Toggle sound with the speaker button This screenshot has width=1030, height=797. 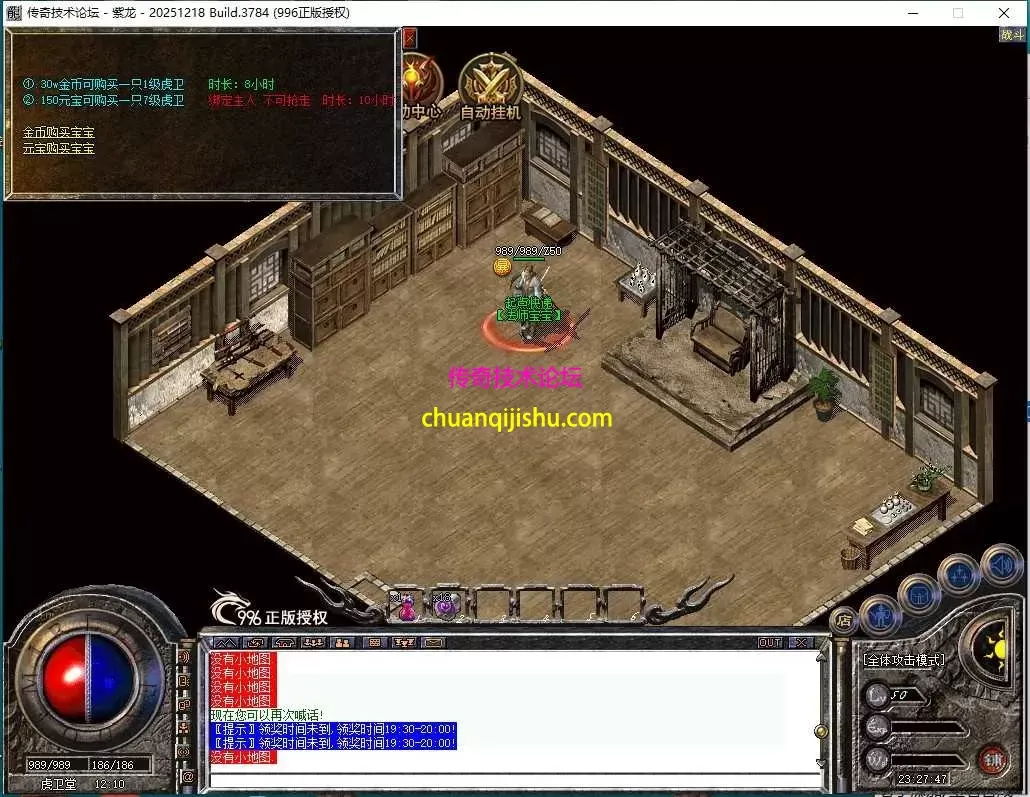coord(999,564)
